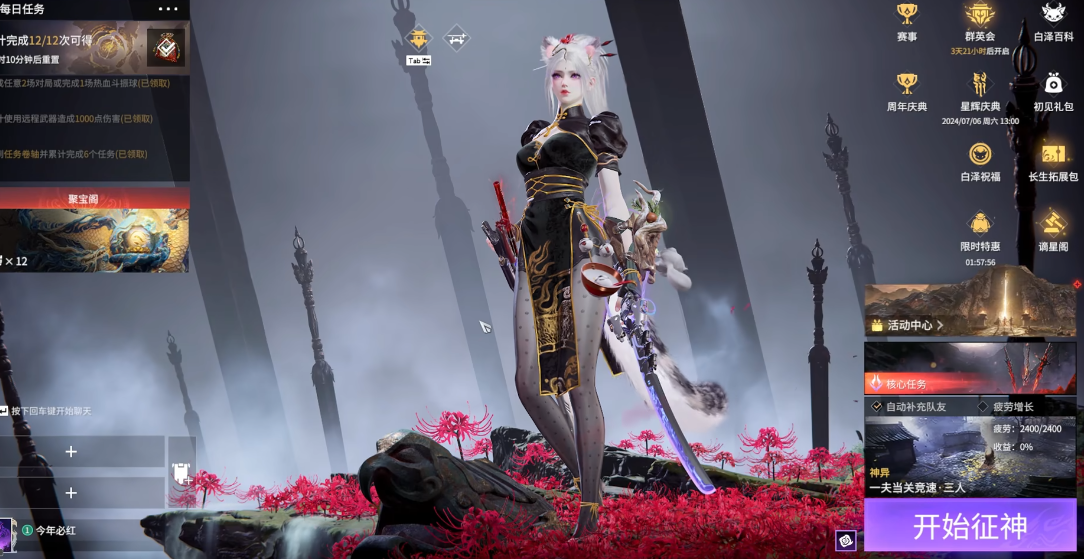Screen dimensions: 1084x559
Task: Open the 调星阁 icon
Action: click(x=1052, y=228)
